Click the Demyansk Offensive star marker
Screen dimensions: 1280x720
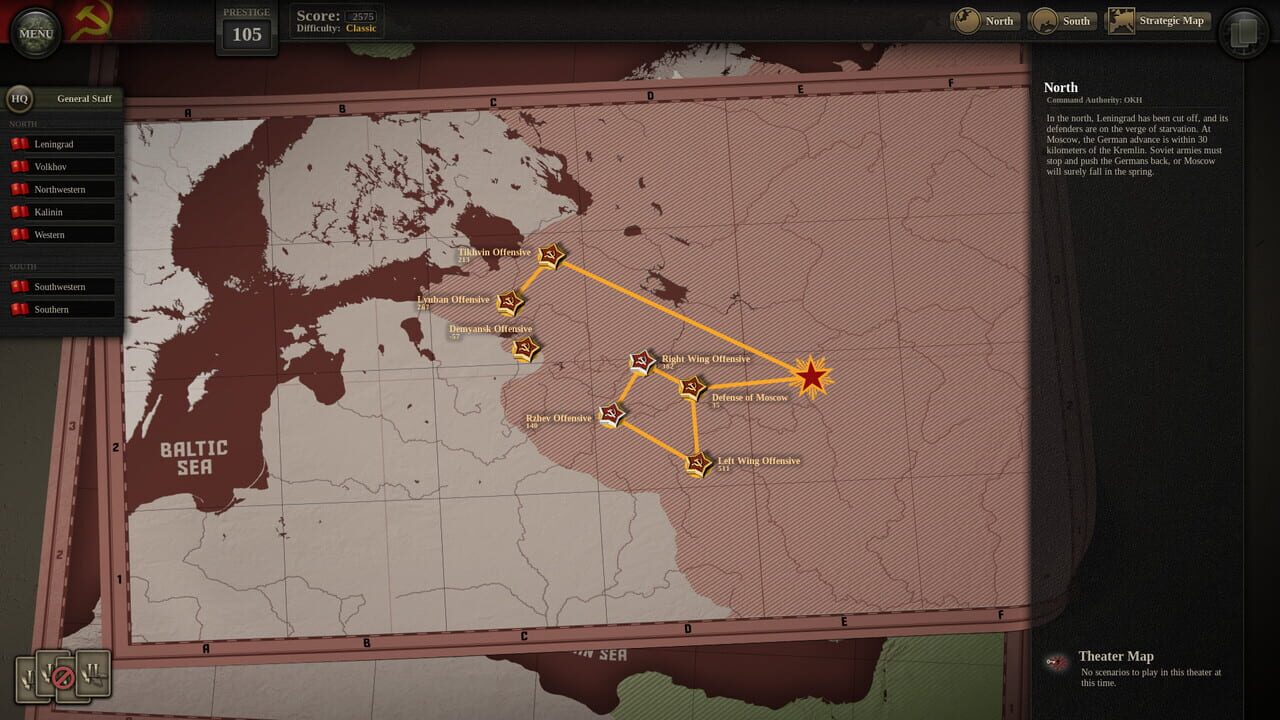point(525,349)
